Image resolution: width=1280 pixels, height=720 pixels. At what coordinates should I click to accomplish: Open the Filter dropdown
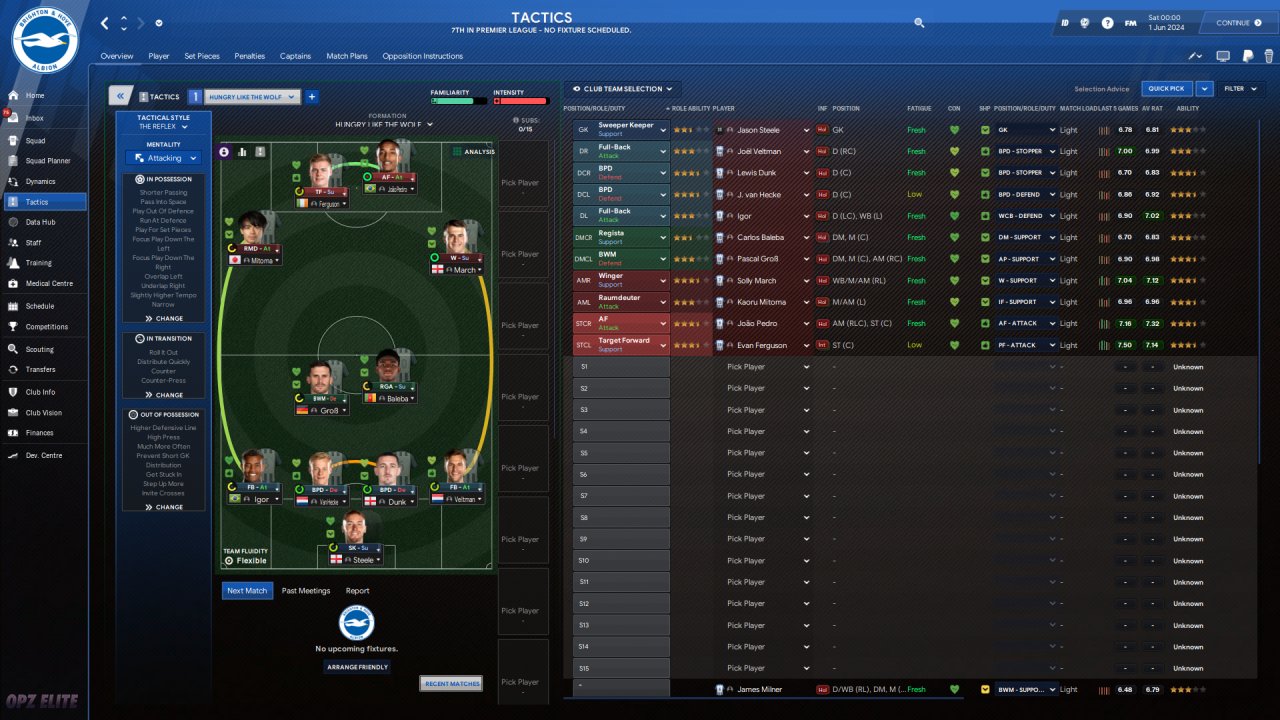click(1238, 89)
